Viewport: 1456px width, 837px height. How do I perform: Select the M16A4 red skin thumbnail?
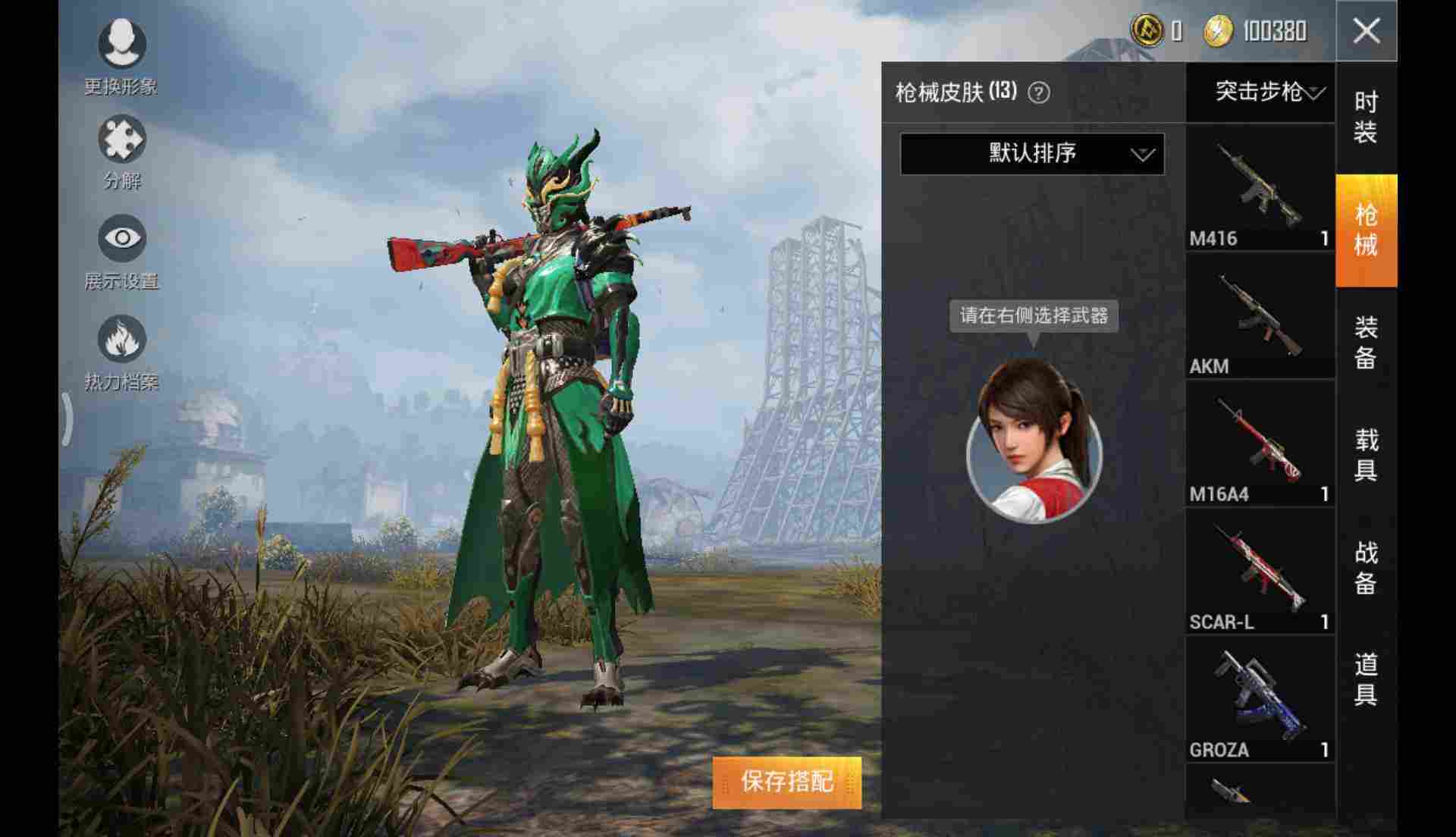(1259, 444)
